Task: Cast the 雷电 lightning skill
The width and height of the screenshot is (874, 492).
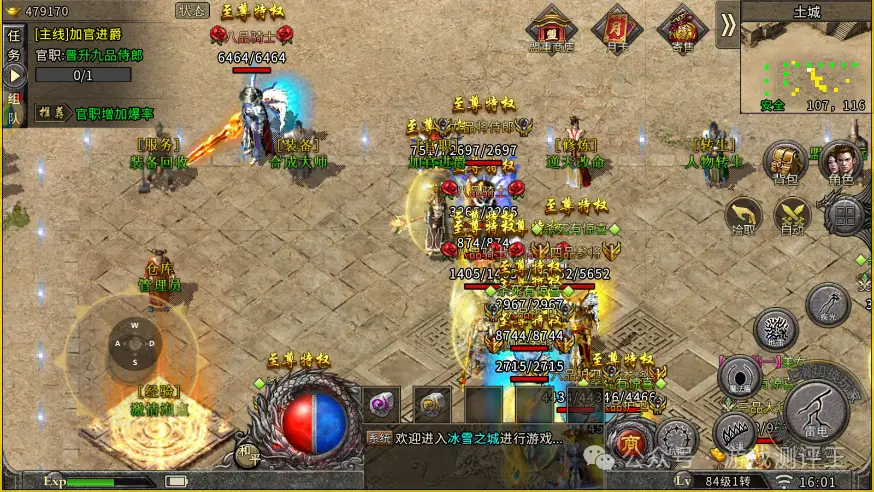Action: click(817, 412)
